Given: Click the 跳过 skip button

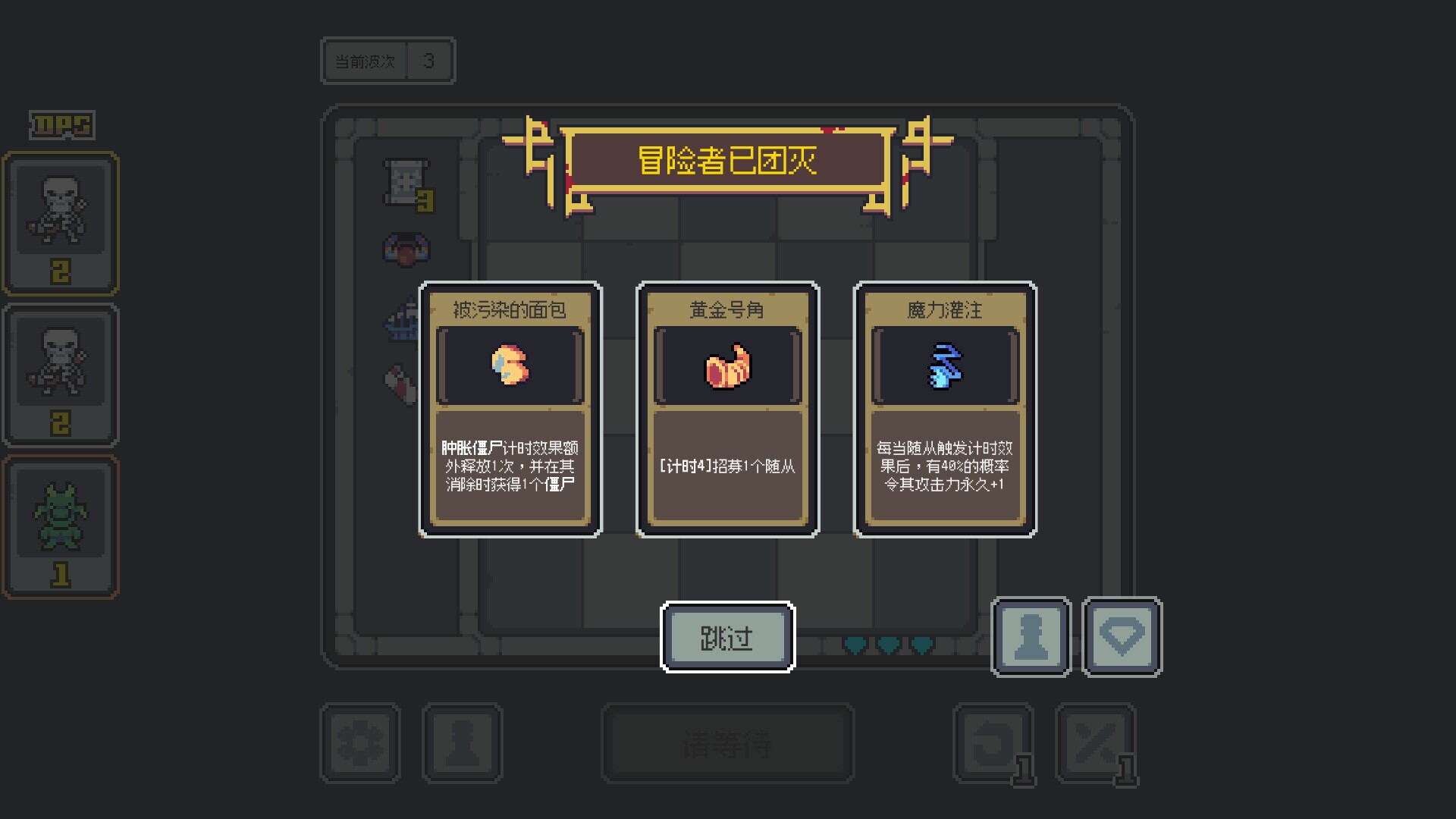Looking at the screenshot, I should click(x=726, y=637).
